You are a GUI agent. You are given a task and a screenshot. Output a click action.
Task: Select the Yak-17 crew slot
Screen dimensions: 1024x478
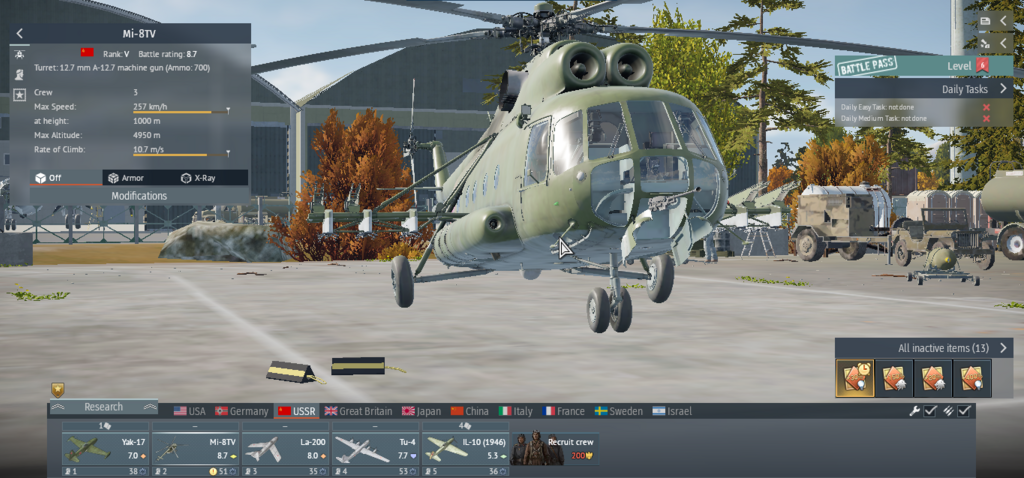tap(103, 448)
